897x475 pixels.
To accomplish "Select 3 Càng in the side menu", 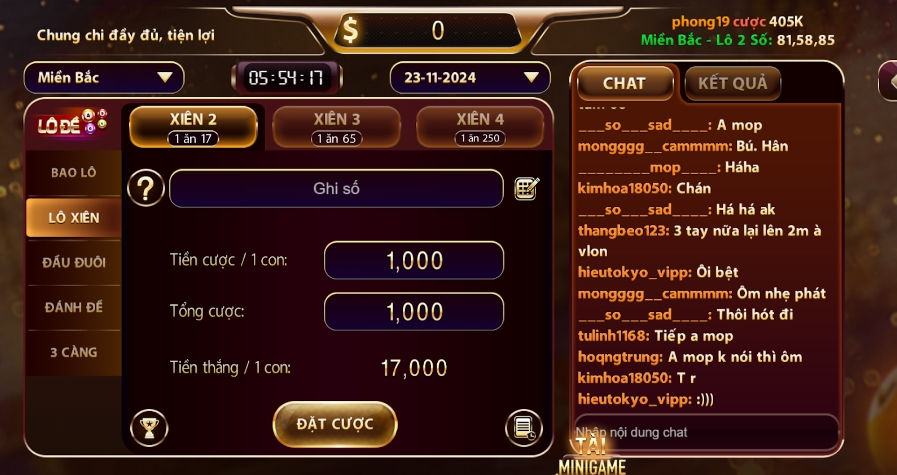I will 73,352.
